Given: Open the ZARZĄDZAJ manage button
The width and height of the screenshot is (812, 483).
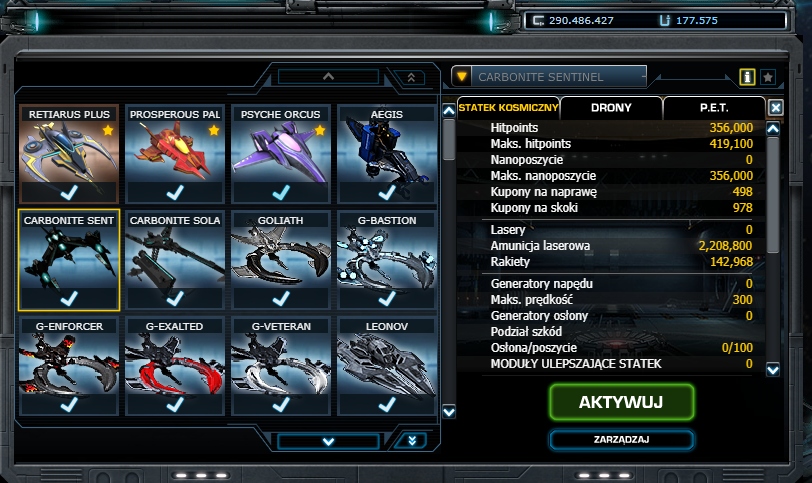Looking at the screenshot, I should [x=621, y=440].
